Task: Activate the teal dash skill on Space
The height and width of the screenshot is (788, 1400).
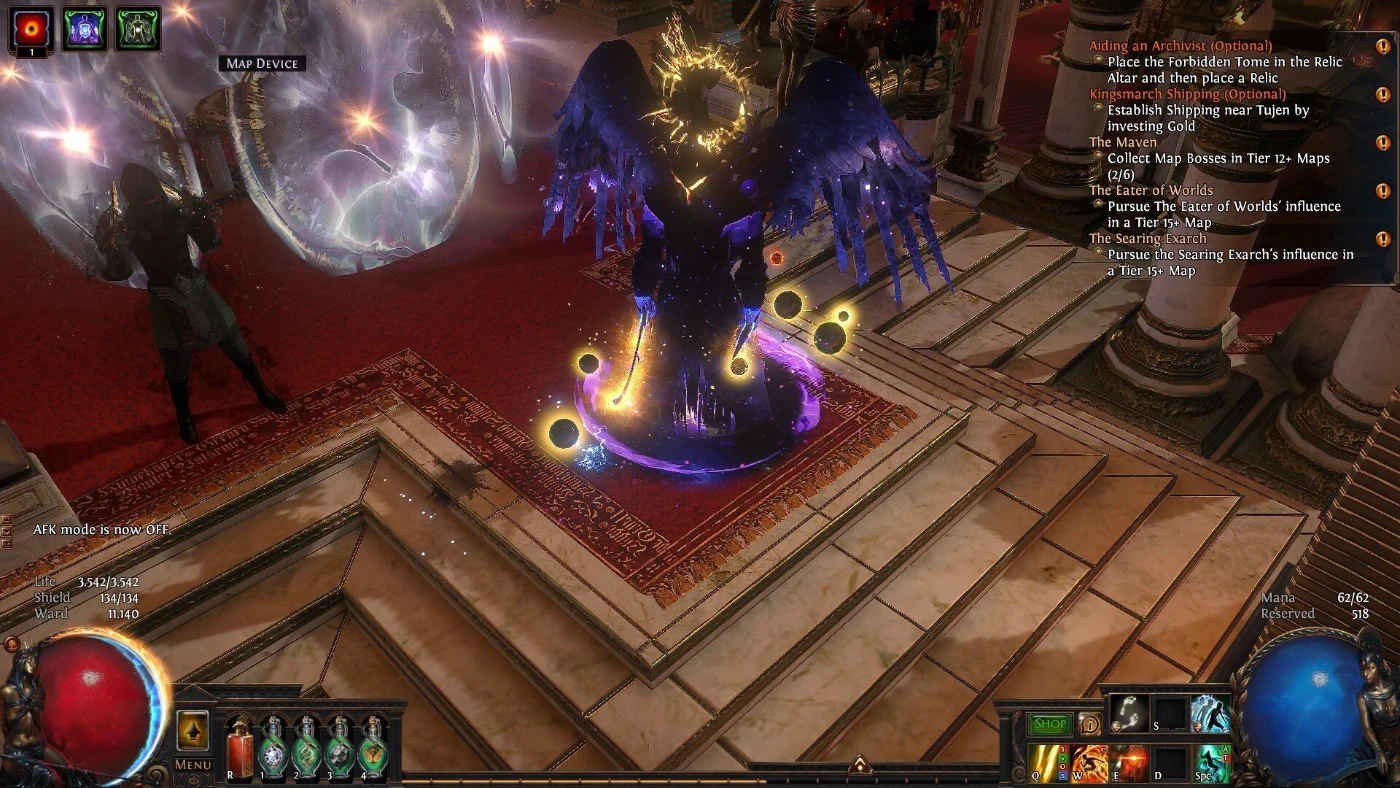Action: click(1213, 764)
